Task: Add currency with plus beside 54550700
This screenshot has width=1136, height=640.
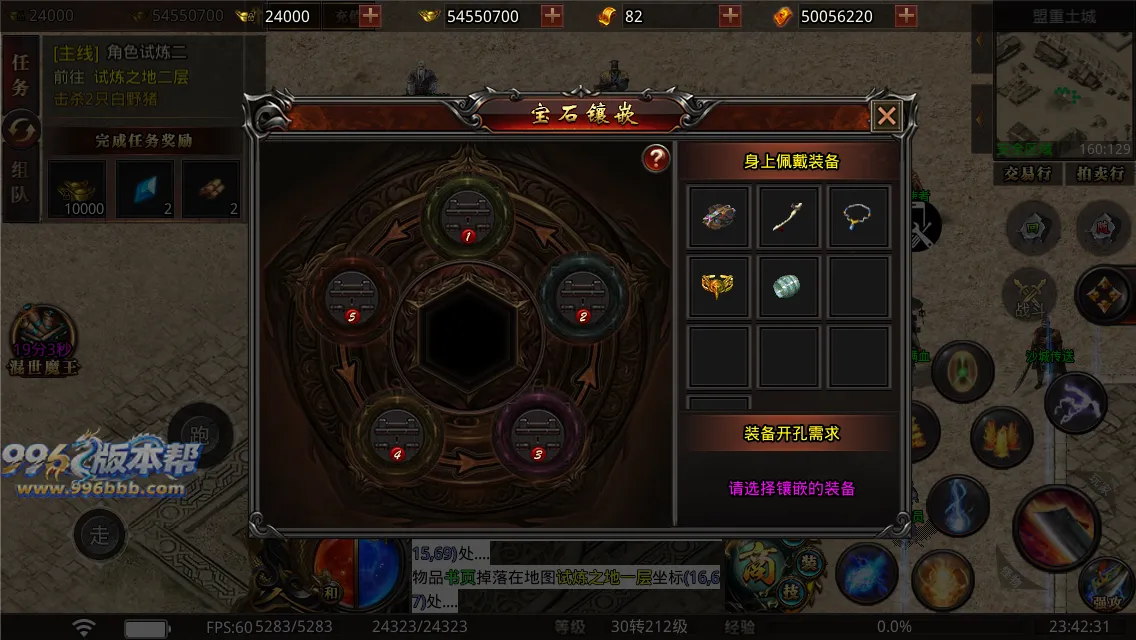Action: [x=552, y=16]
